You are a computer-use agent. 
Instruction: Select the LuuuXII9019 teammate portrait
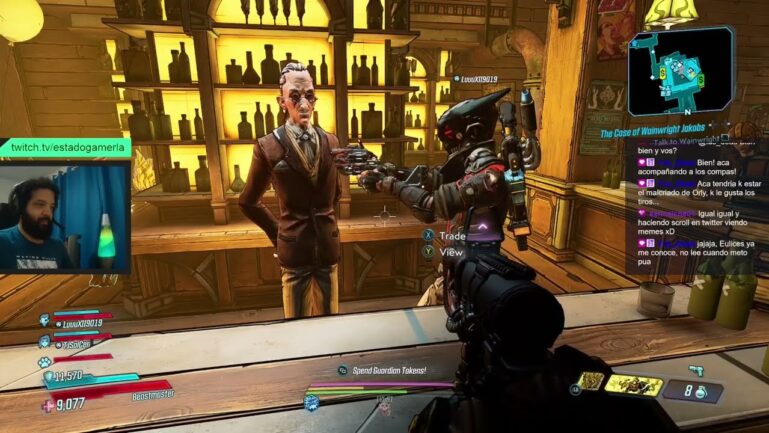pos(46,322)
